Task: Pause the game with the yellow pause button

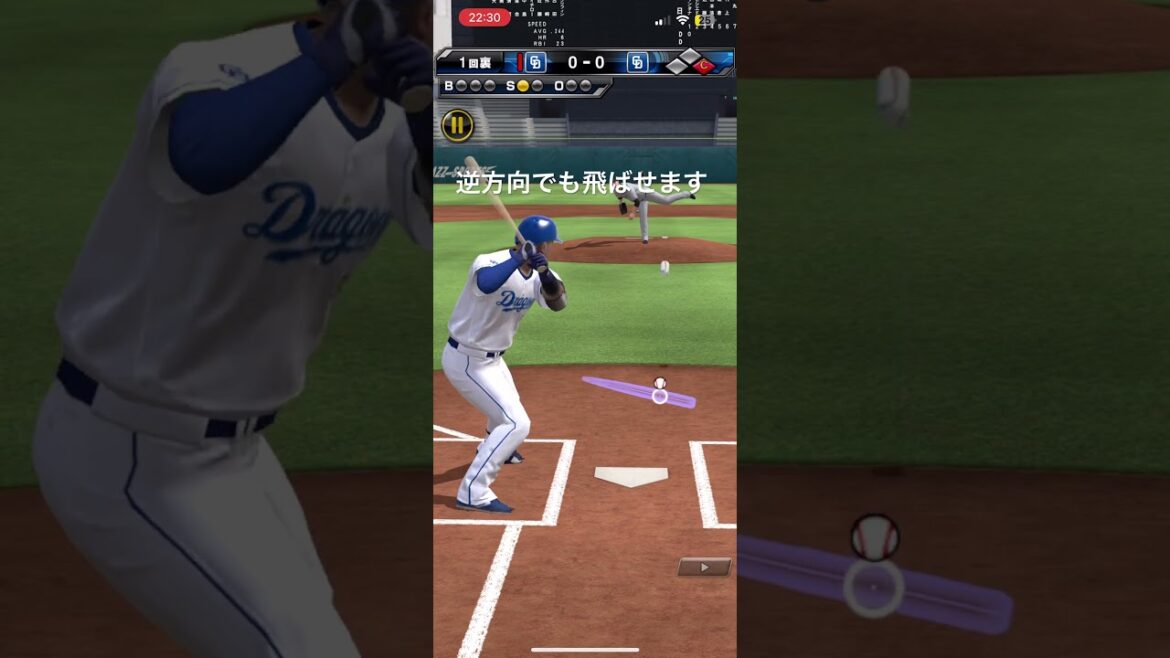Action: (457, 125)
